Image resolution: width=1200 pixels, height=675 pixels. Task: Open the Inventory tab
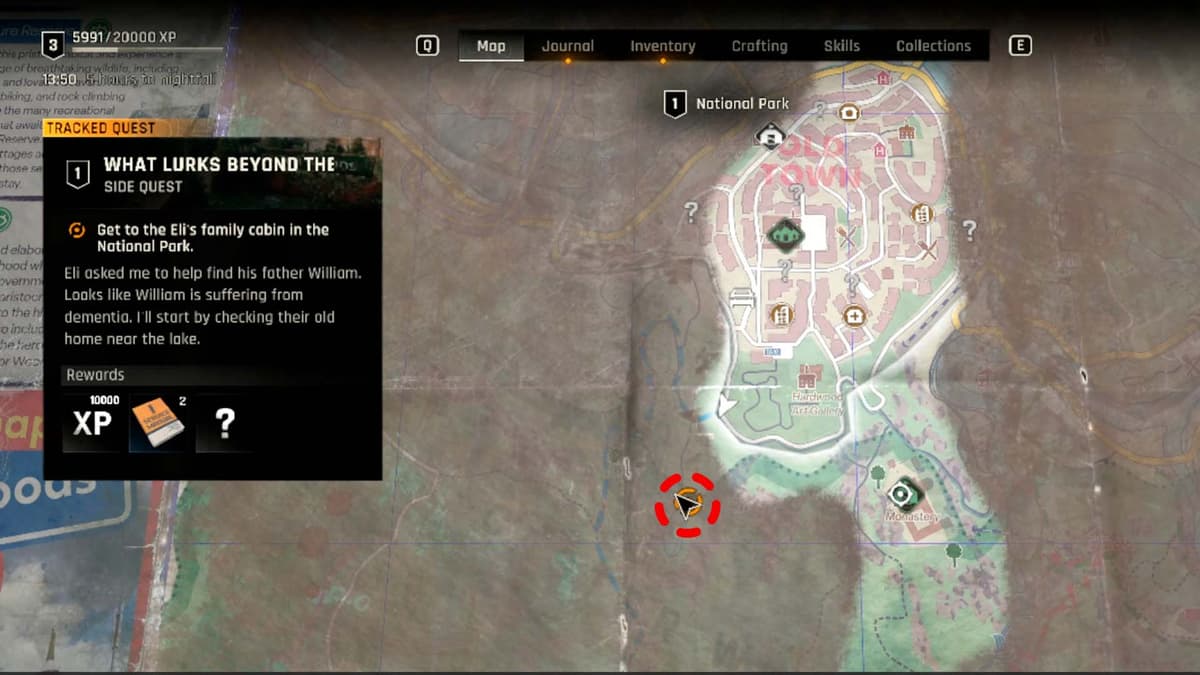pyautogui.click(x=662, y=46)
